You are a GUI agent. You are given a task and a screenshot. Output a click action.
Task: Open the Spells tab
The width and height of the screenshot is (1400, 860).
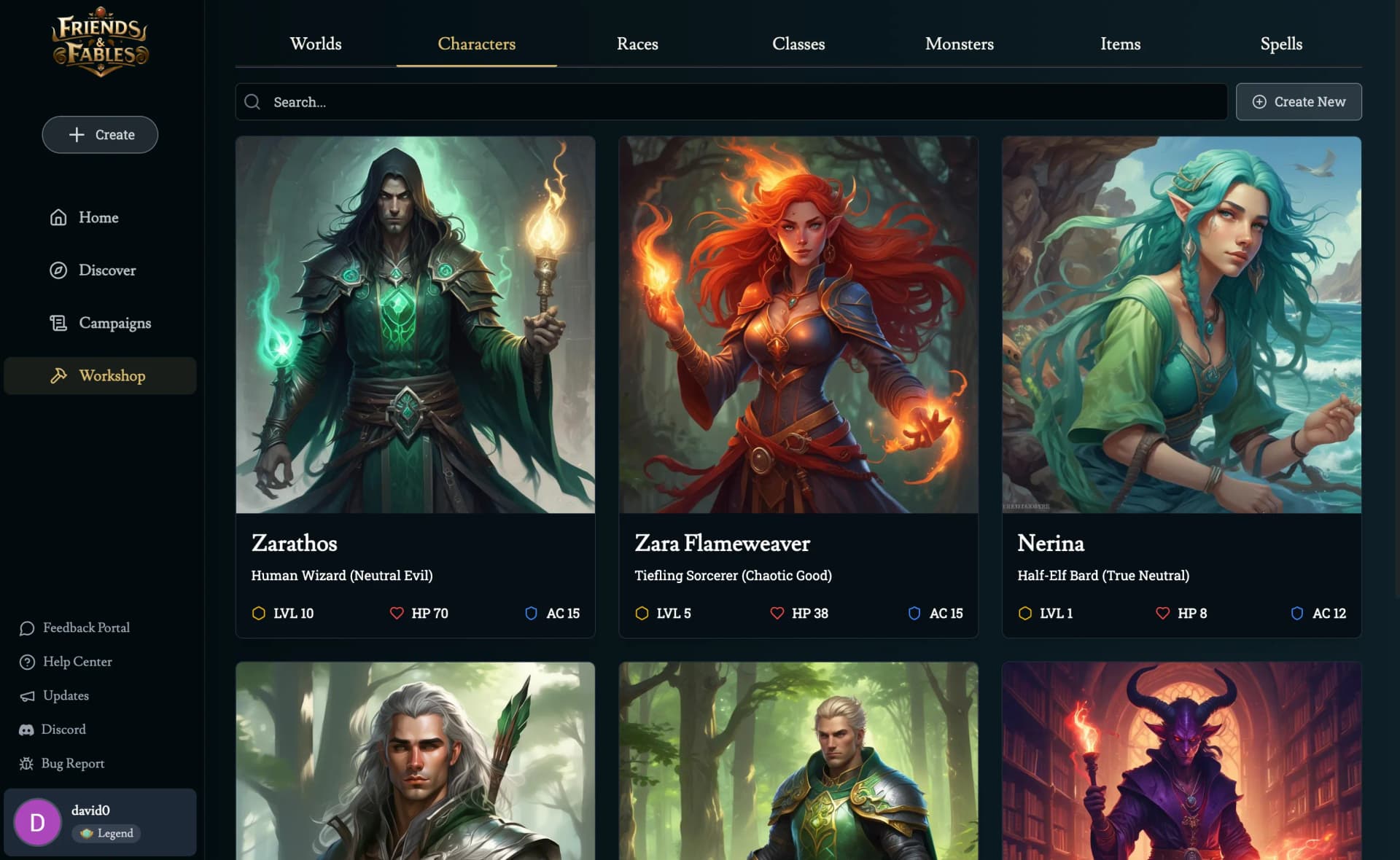click(x=1281, y=44)
